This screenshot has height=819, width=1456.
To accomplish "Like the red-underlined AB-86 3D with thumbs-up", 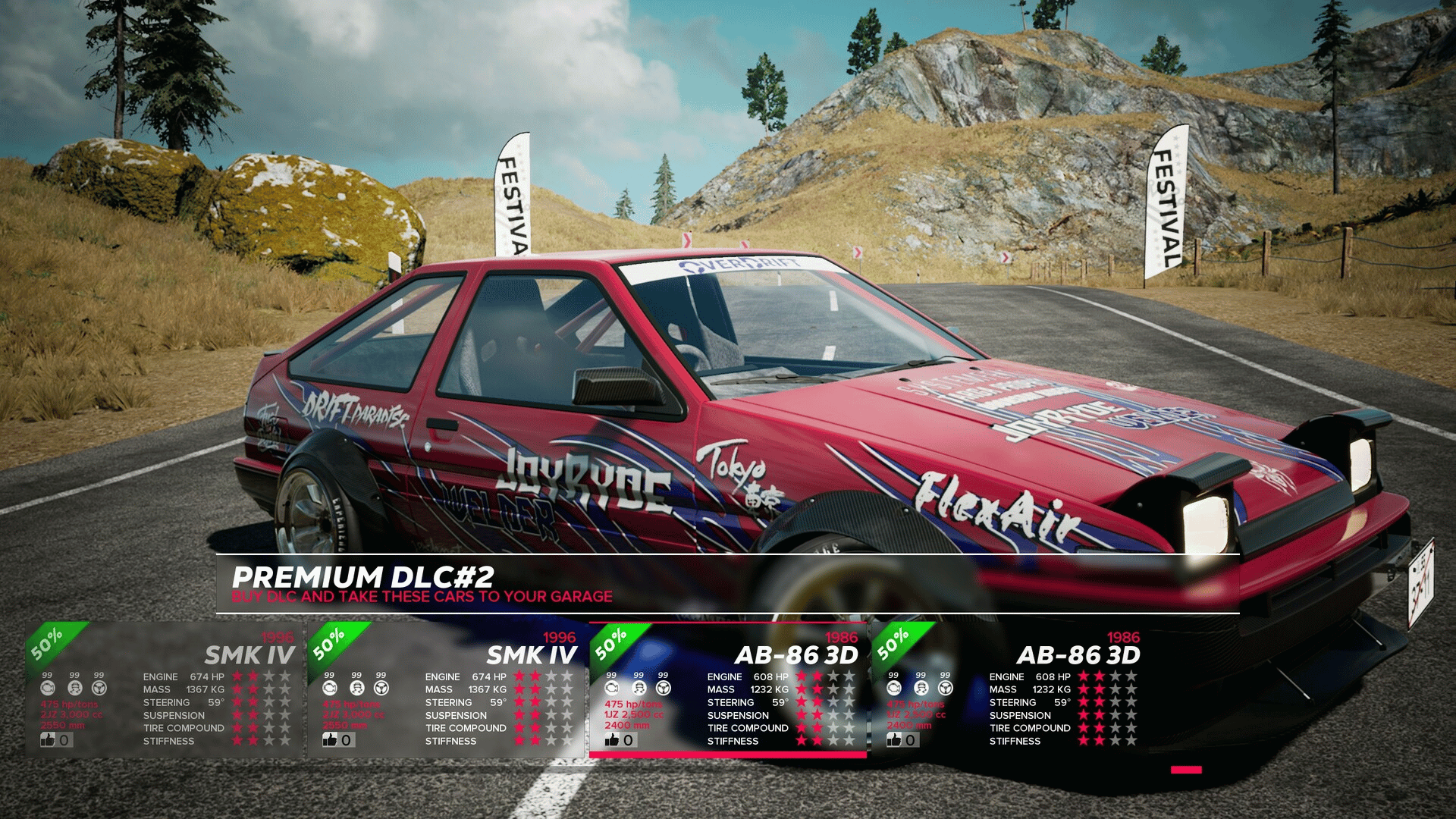I will click(613, 740).
